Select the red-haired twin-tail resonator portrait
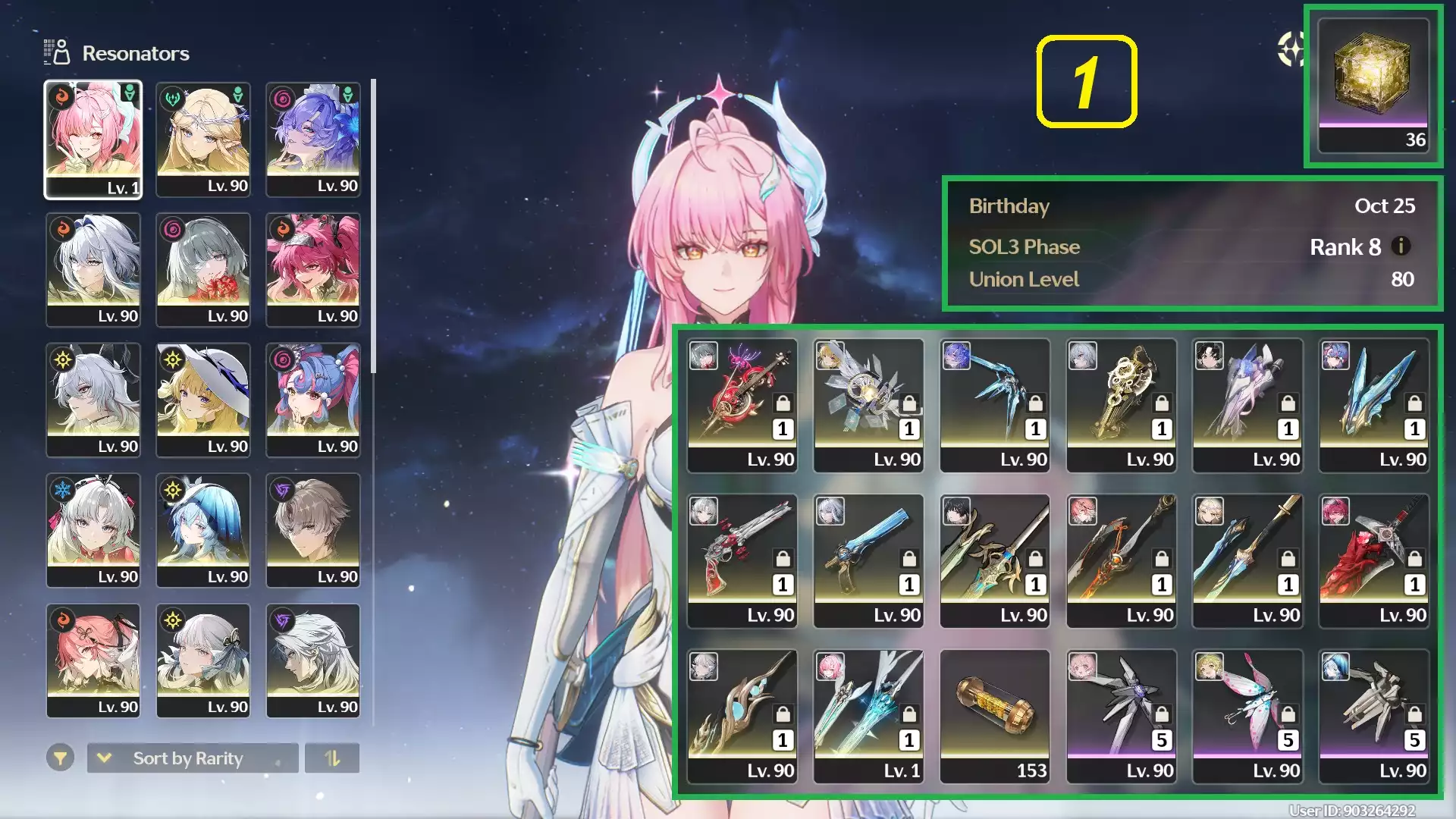Image resolution: width=1456 pixels, height=819 pixels. coord(312,269)
